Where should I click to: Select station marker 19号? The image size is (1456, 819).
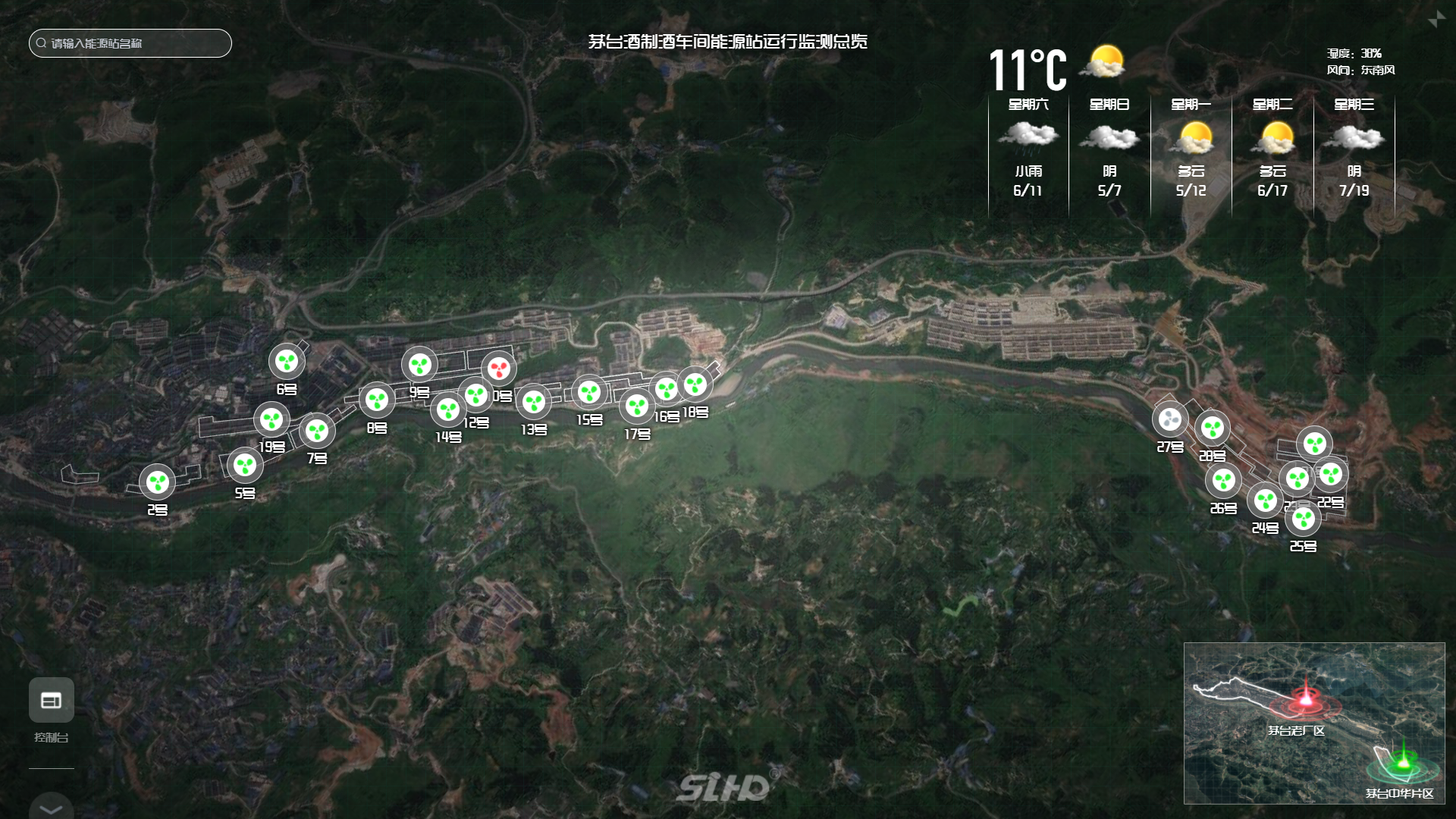[x=271, y=419]
